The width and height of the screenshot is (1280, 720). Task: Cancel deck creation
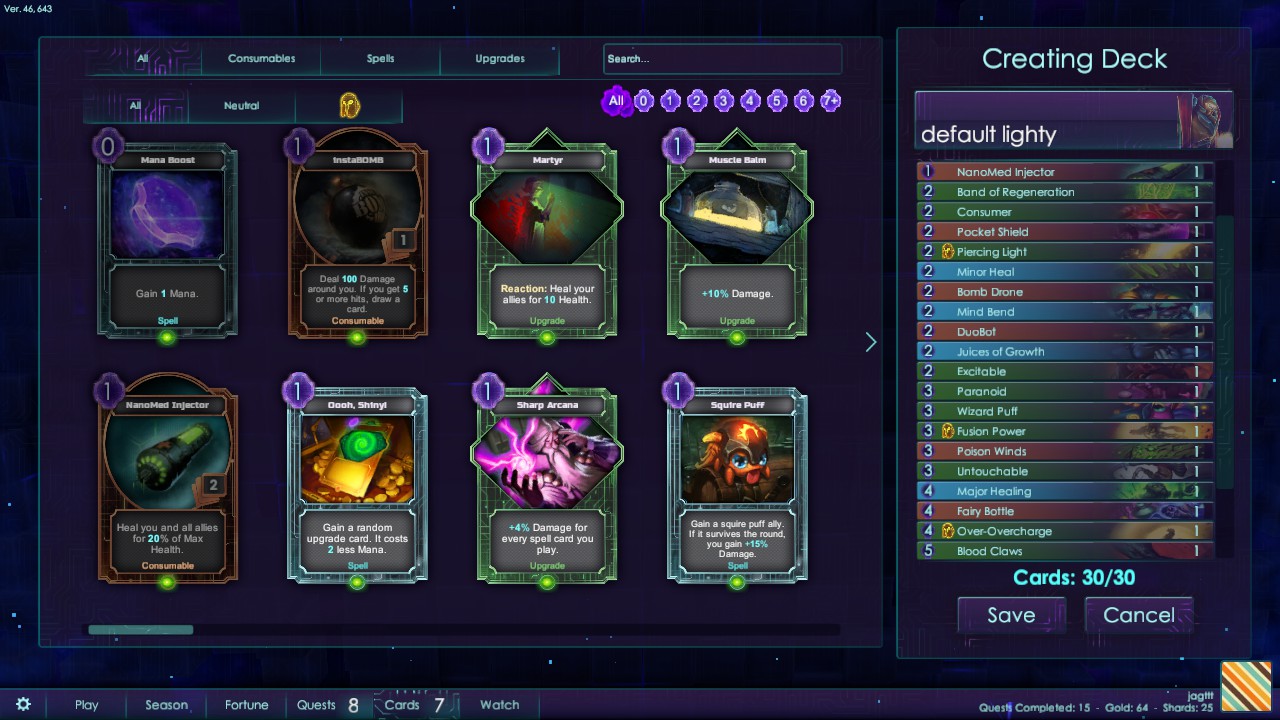[x=1138, y=615]
